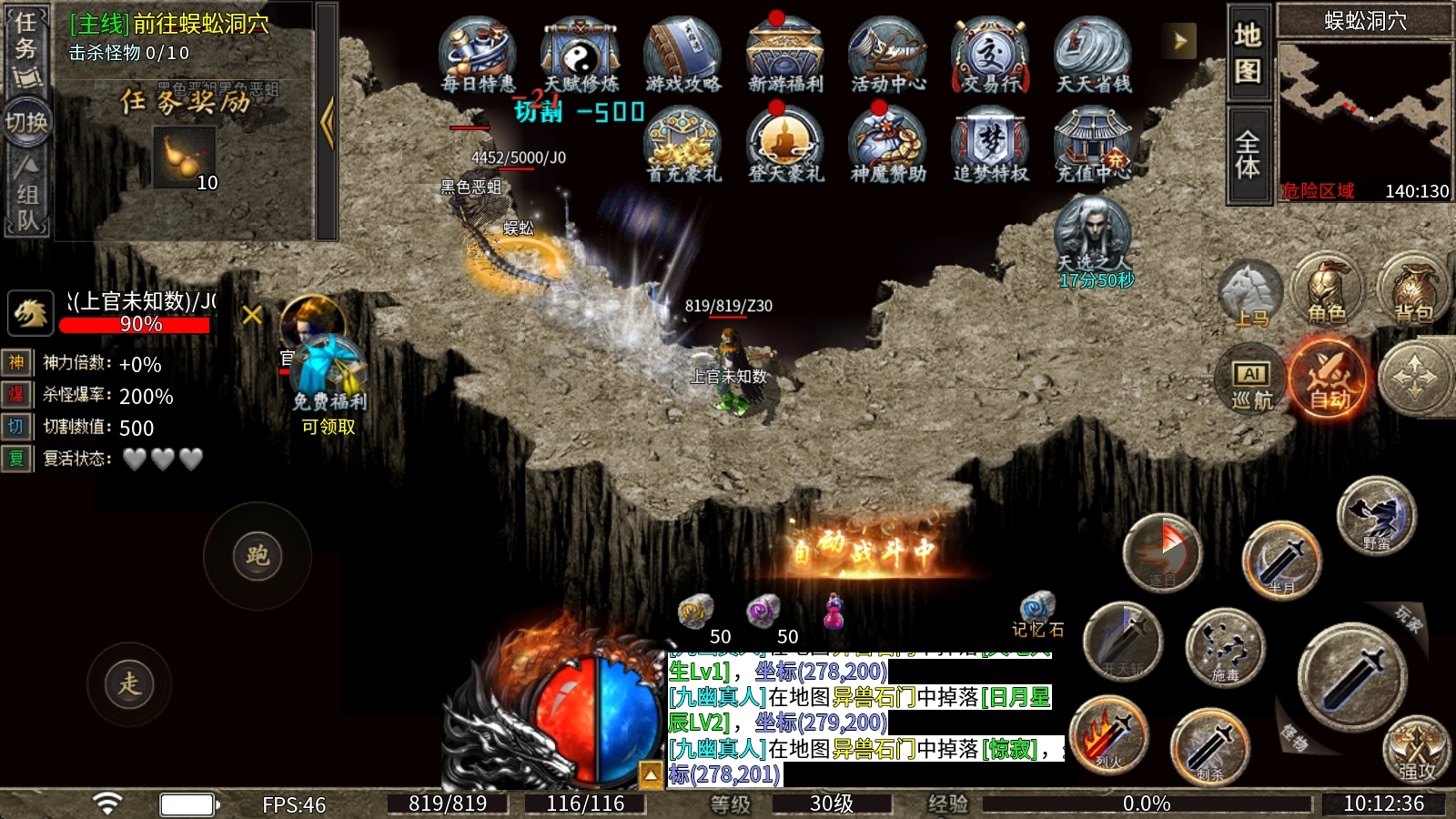Use the 野蛮 charge skill
Screen dimensions: 1456x819
(1376, 516)
